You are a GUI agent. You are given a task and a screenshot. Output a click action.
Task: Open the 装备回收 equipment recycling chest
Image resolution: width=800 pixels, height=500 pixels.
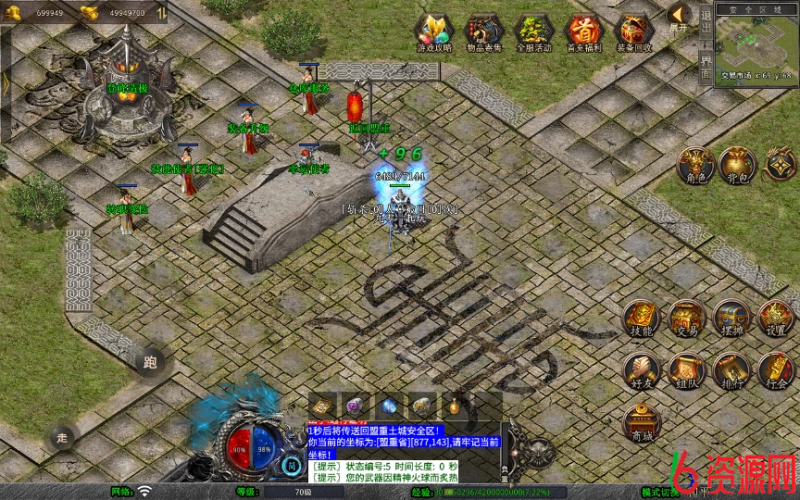coord(633,31)
